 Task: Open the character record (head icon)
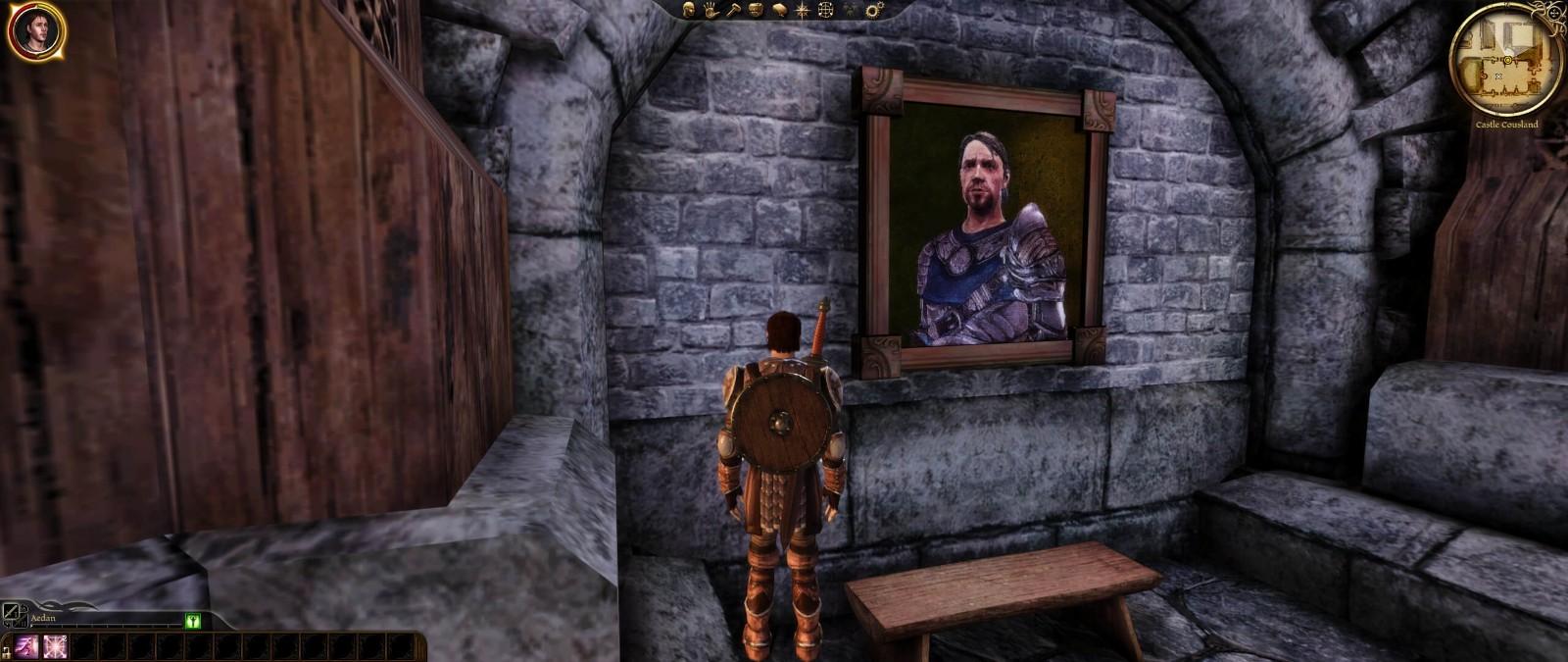tap(689, 10)
